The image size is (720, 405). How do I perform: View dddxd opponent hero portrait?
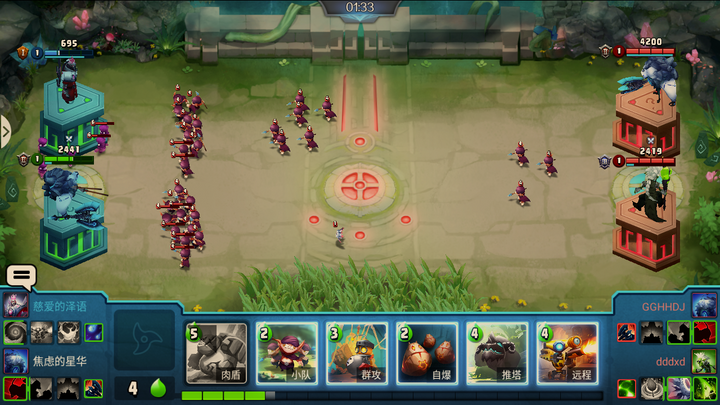(704, 360)
